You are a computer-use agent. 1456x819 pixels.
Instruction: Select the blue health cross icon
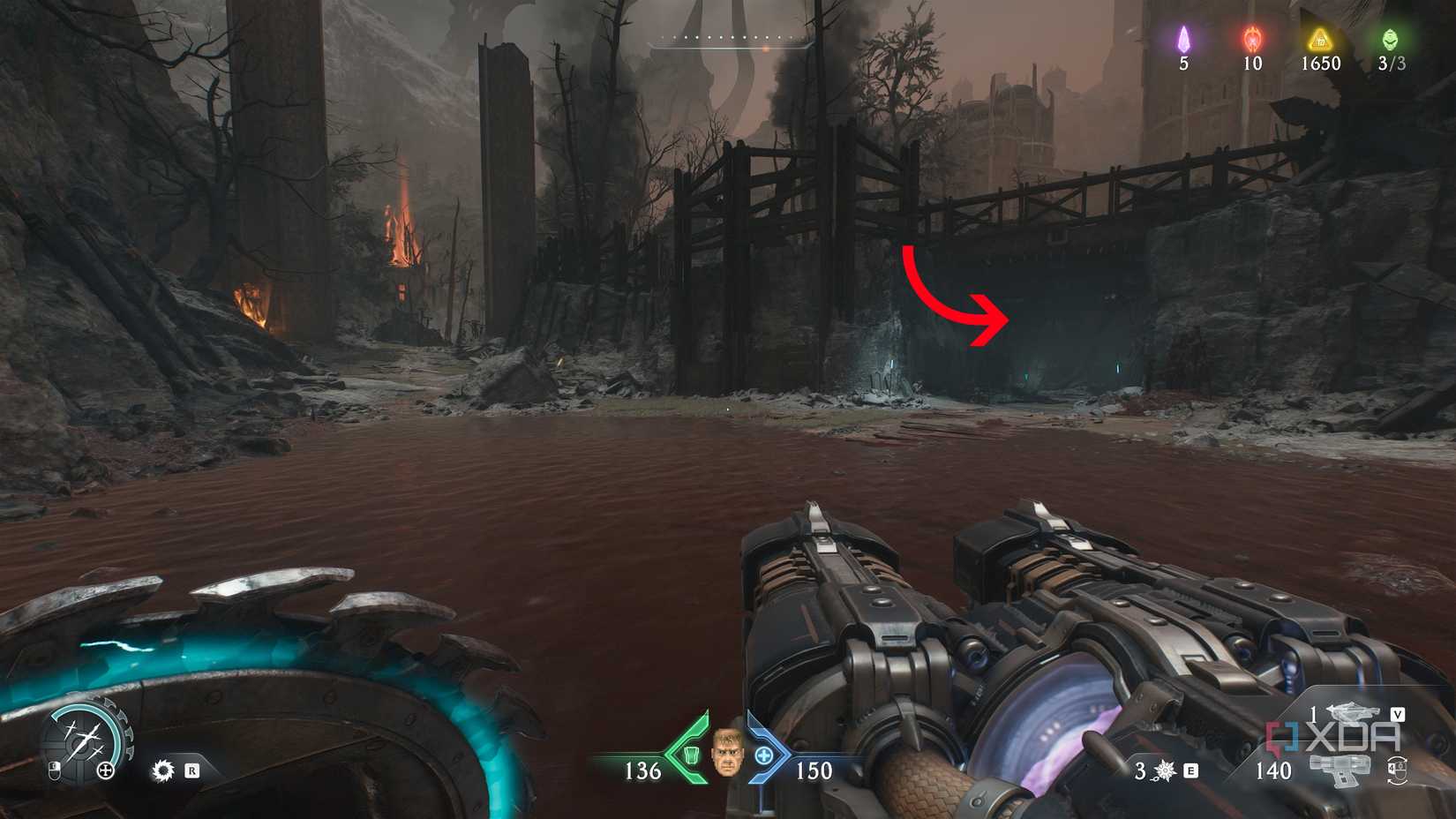(764, 755)
